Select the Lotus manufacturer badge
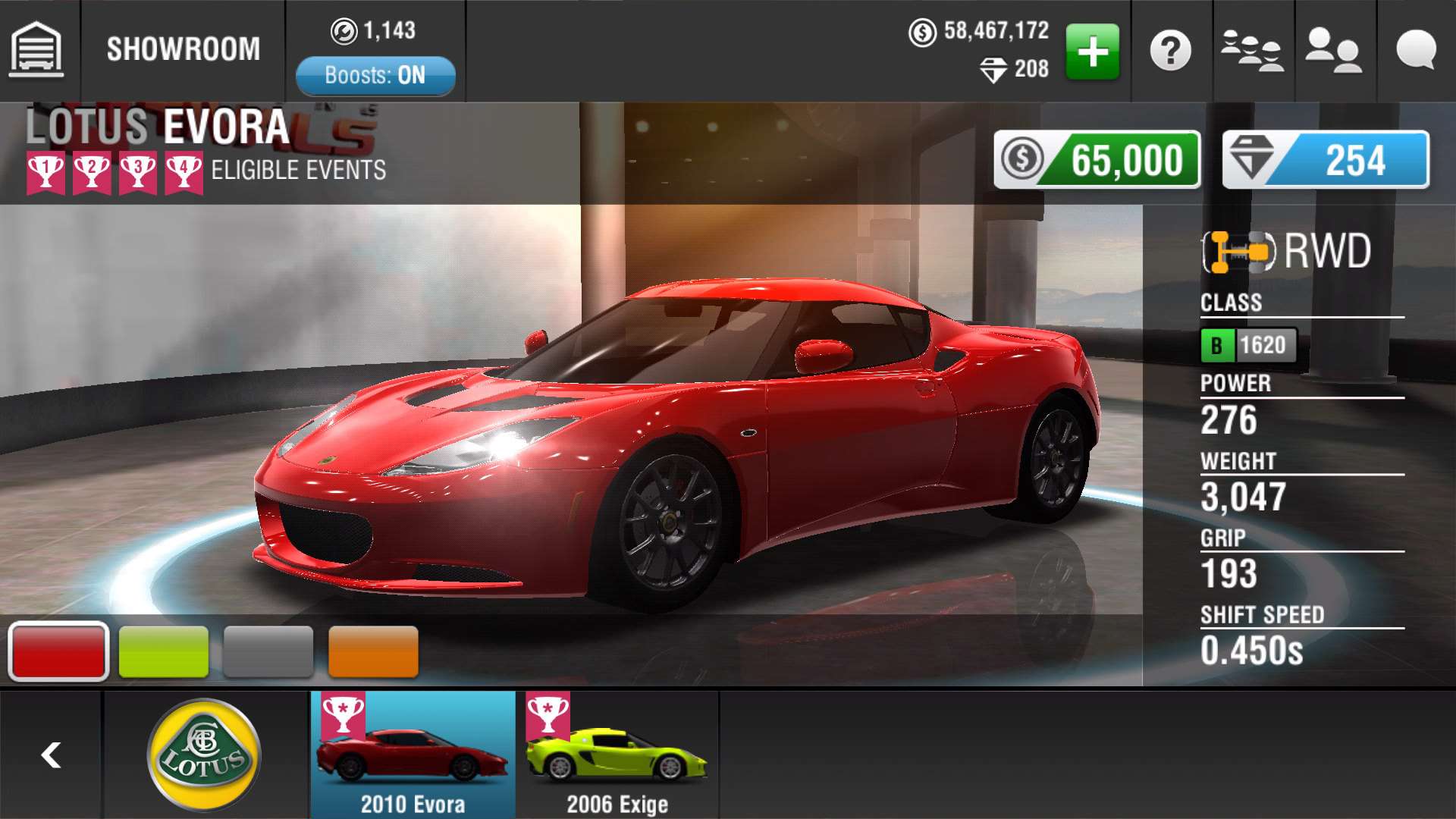The image size is (1456, 819). (x=204, y=755)
